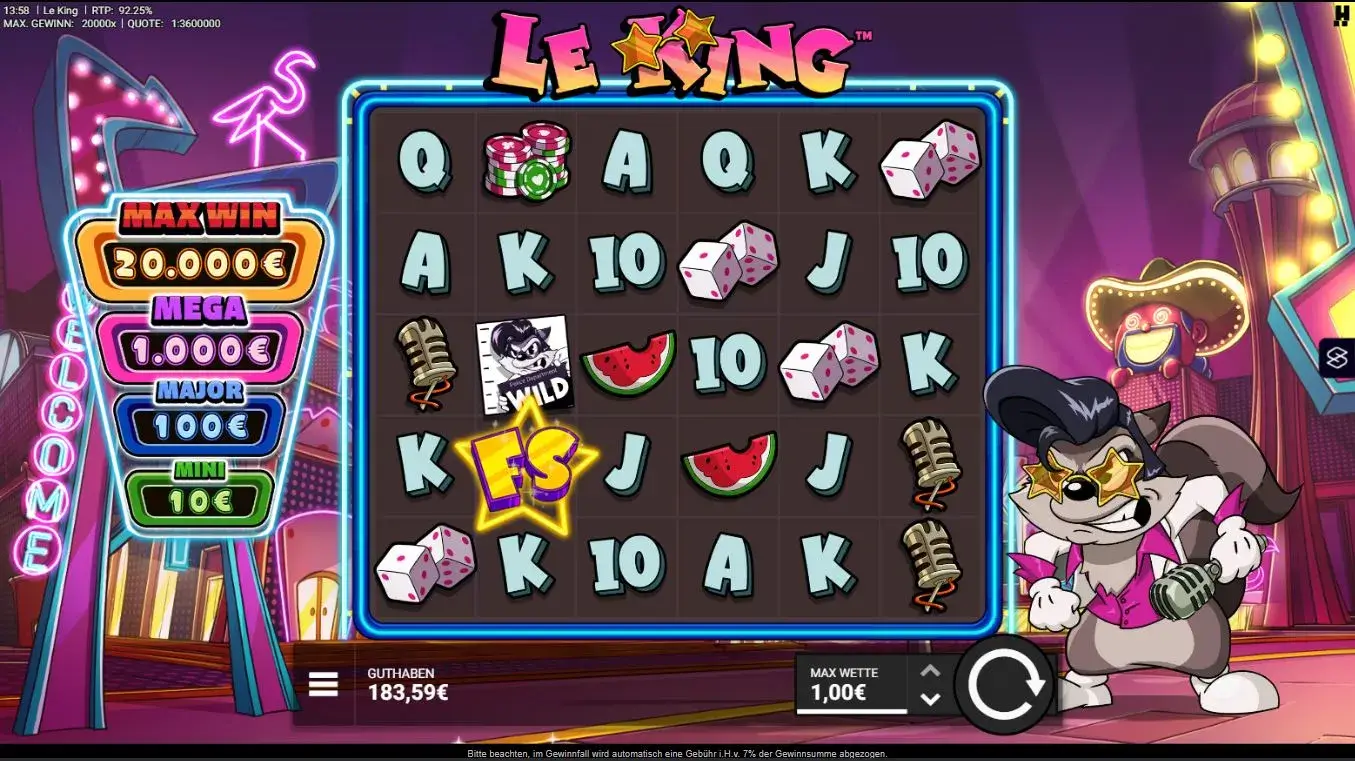Viewport: 1355px width, 761px height.
Task: Click the microphone symbol on the first reel
Action: pos(425,364)
